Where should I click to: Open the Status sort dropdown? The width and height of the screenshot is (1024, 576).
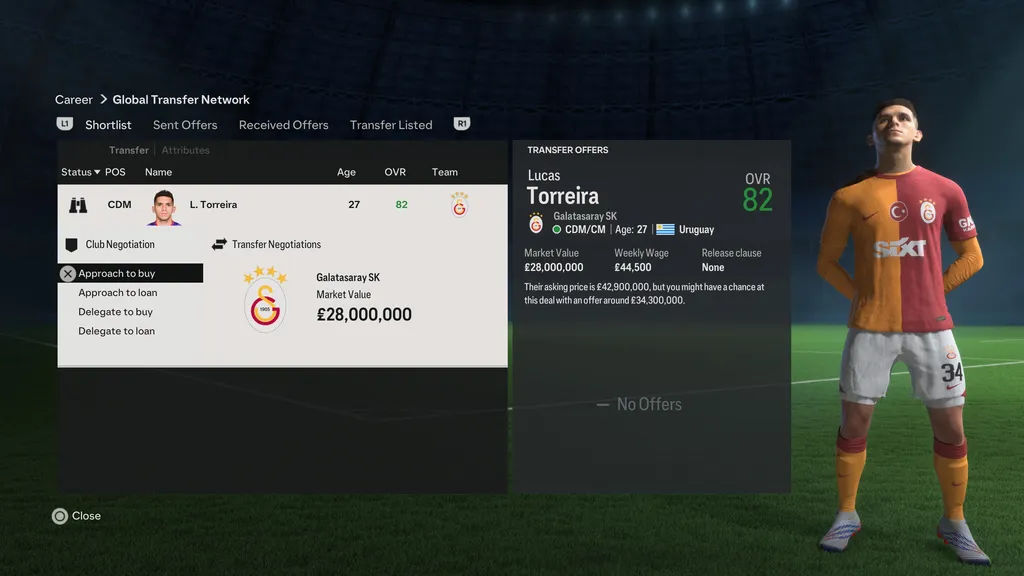pos(80,172)
